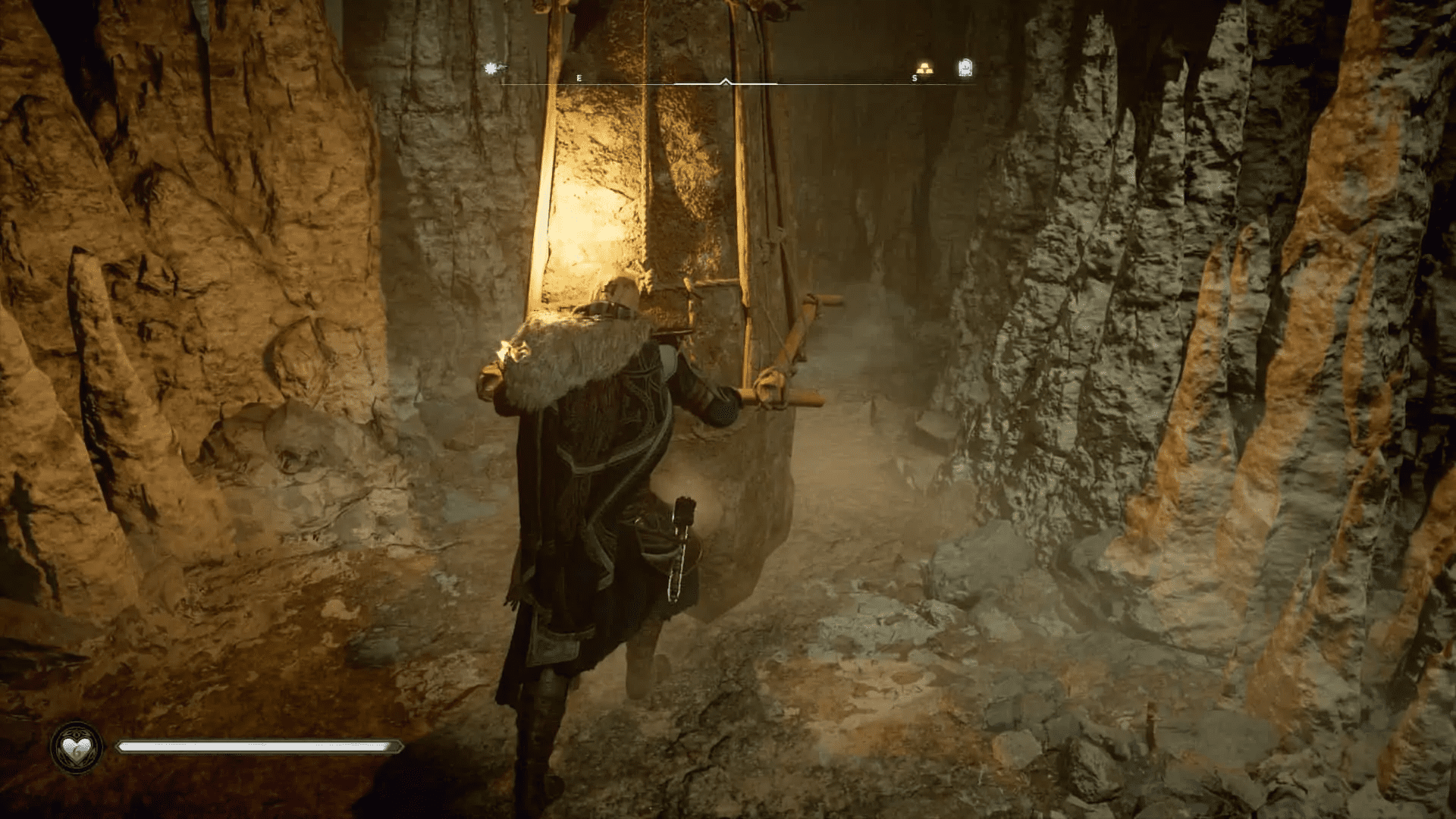The width and height of the screenshot is (1456, 819).
Task: Click the heart-shaped rations icon
Action: click(76, 747)
